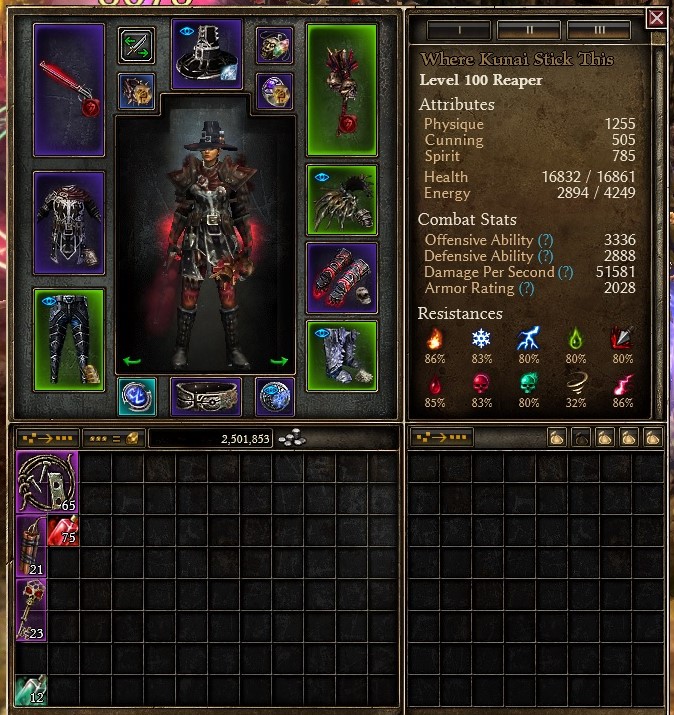Select the spiked shoulder armor slot
This screenshot has width=674, height=715.
pos(341,199)
